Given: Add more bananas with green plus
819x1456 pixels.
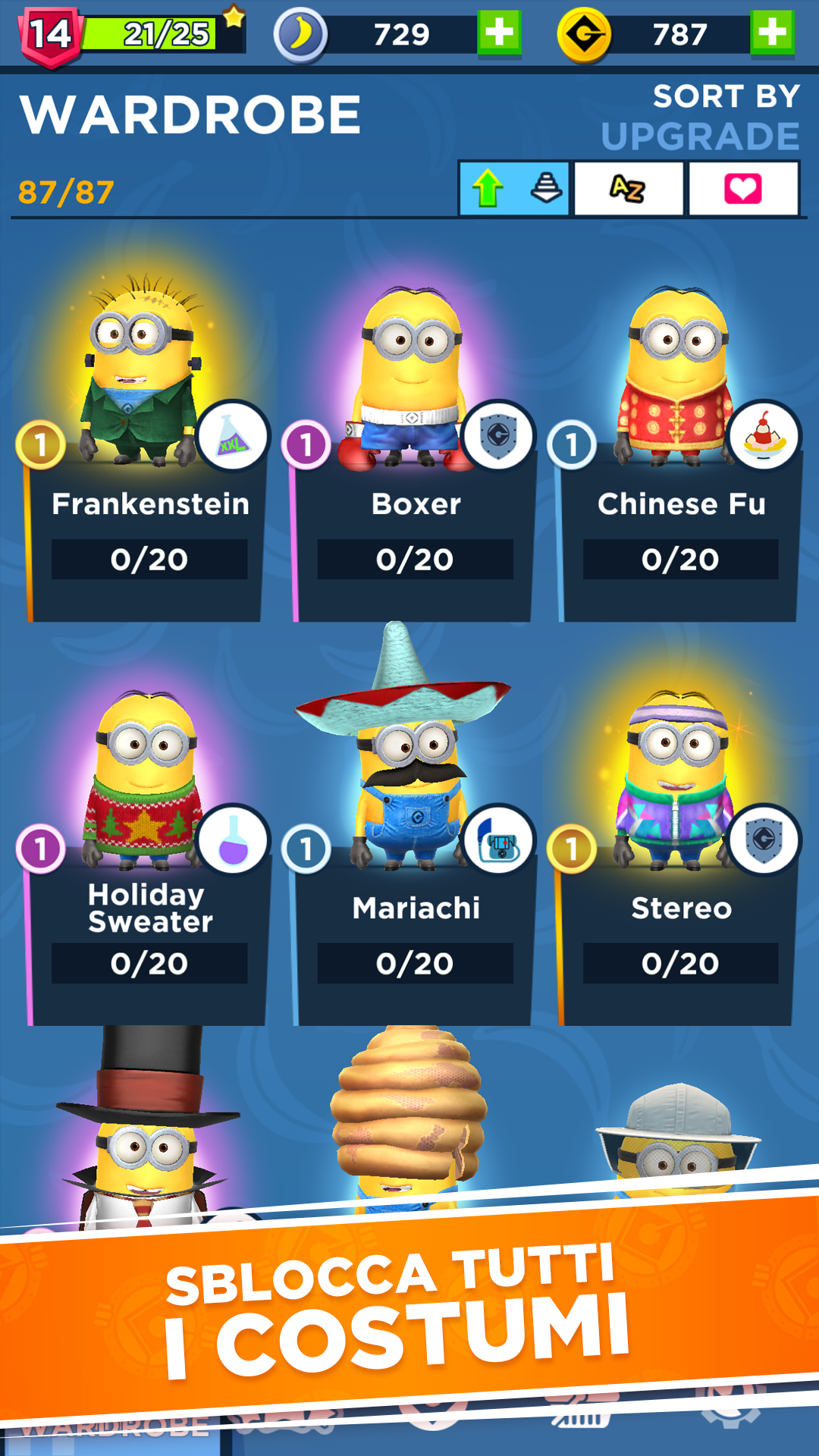Looking at the screenshot, I should click(x=499, y=33).
